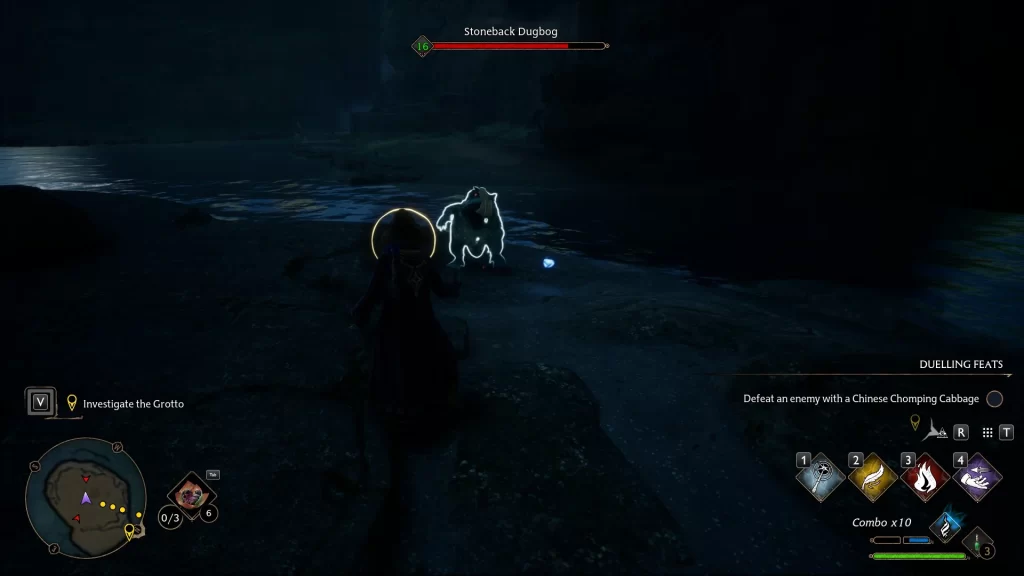Image resolution: width=1024 pixels, height=576 pixels.
Task: Click the Revelio wand icon
Action: (933, 430)
